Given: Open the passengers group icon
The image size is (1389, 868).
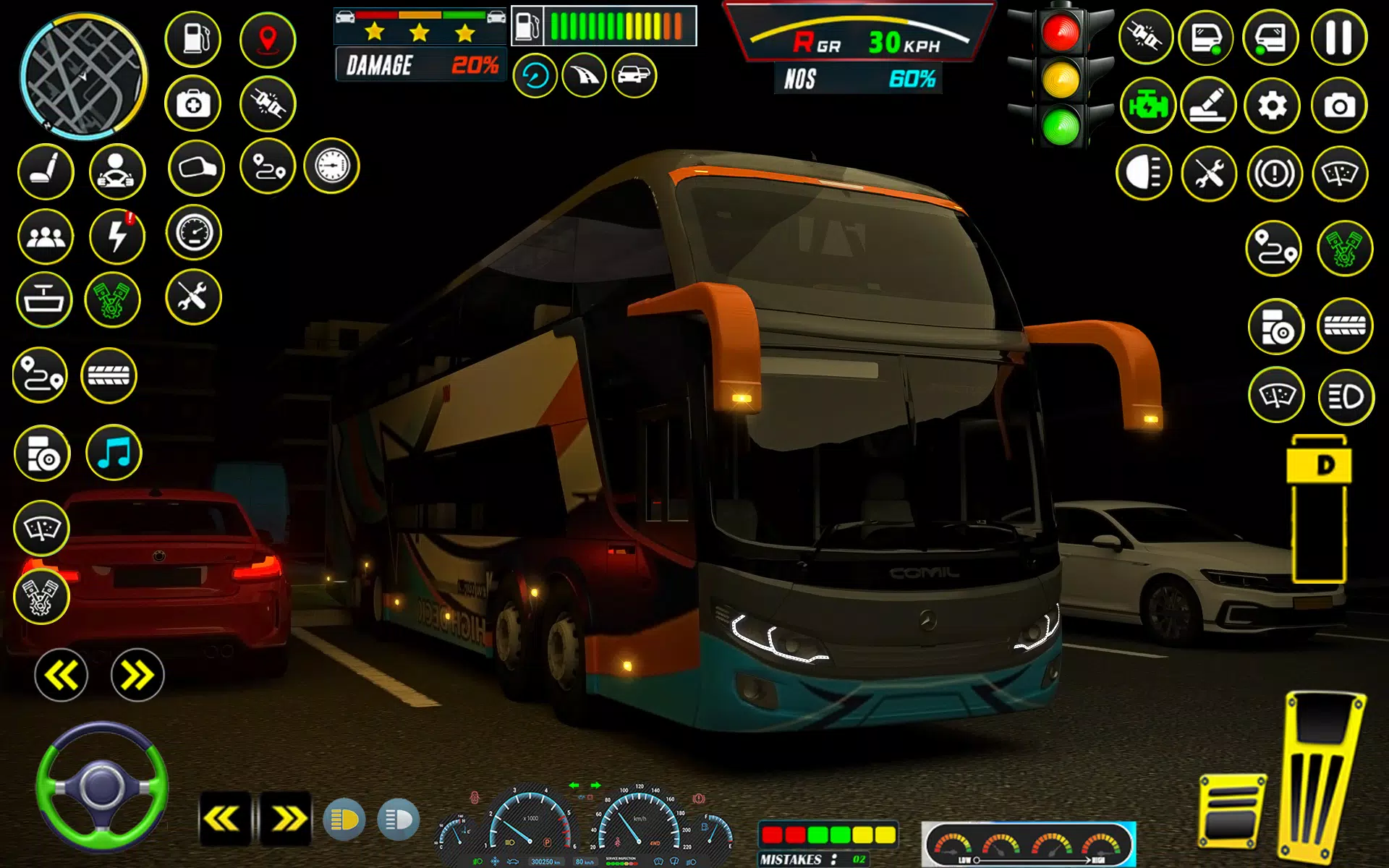Looking at the screenshot, I should (x=46, y=236).
